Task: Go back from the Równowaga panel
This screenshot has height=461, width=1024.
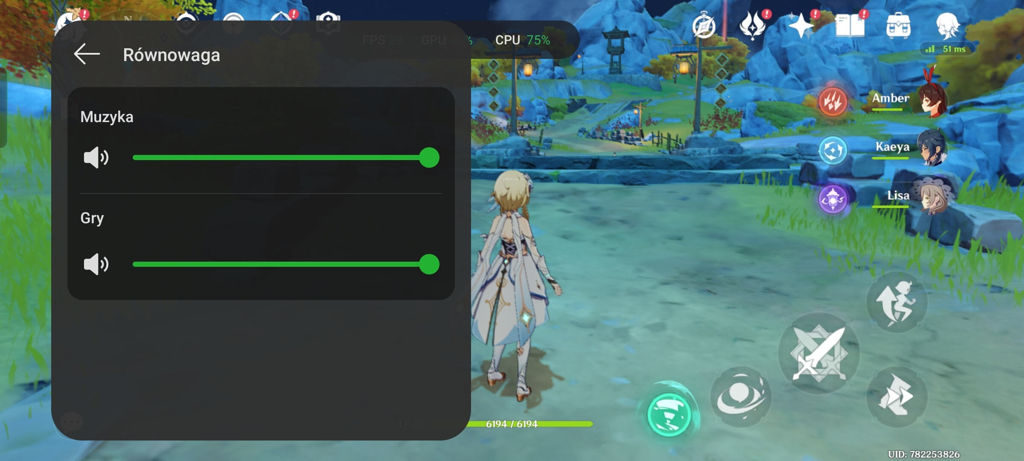Action: pyautogui.click(x=87, y=54)
